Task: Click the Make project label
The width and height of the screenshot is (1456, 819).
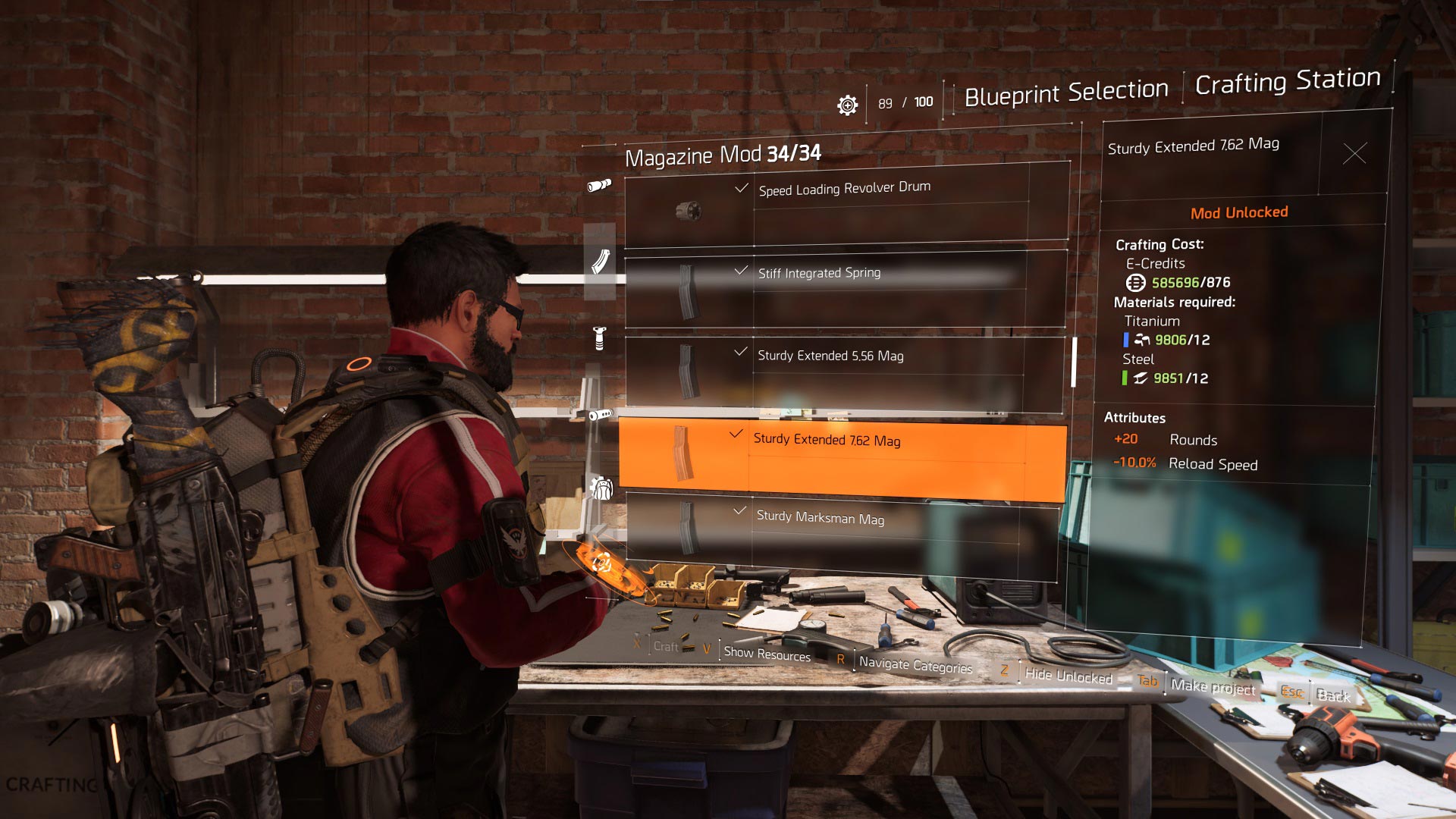Action: coord(1213,687)
